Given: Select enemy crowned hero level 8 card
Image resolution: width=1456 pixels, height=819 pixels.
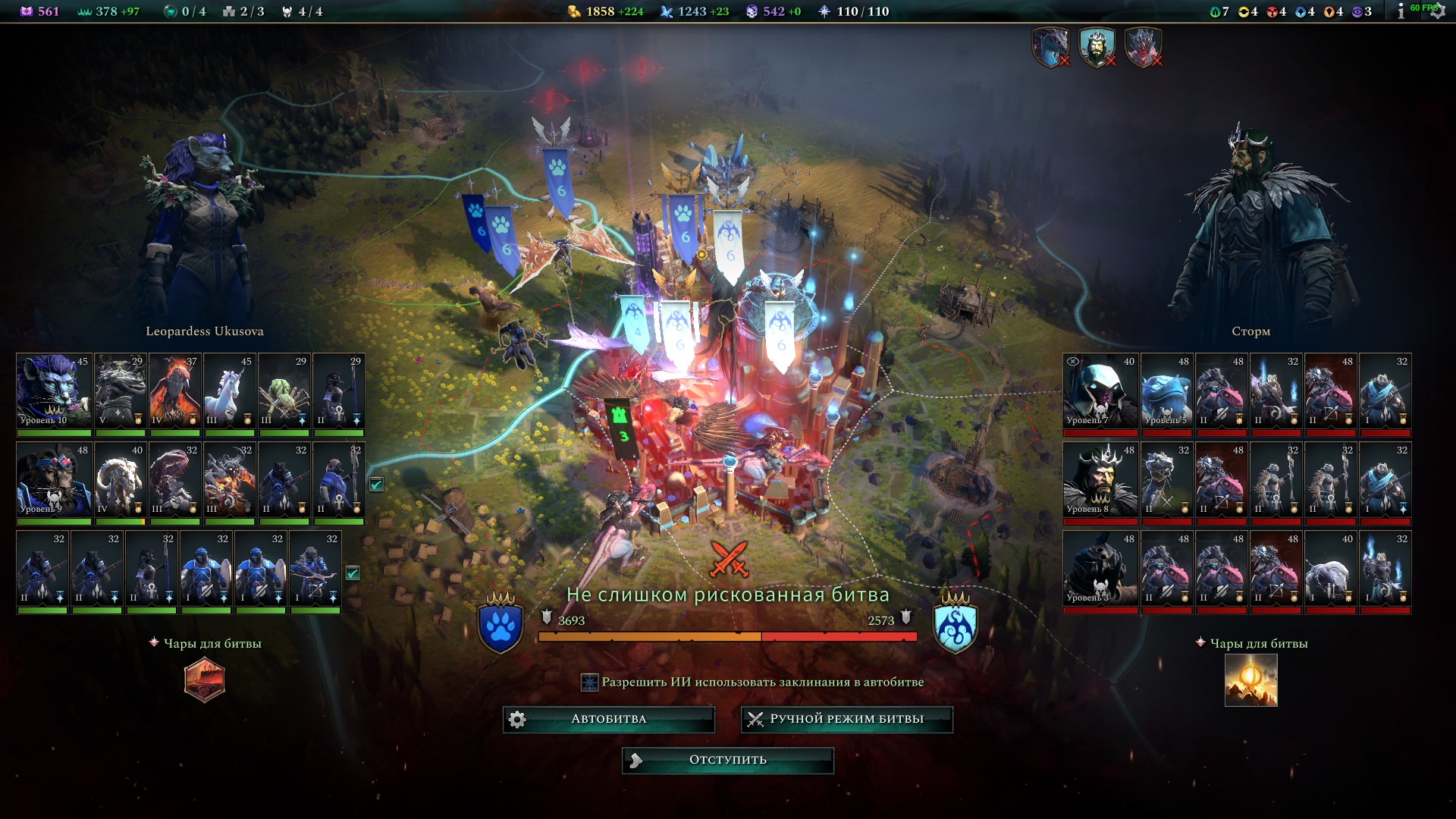Looking at the screenshot, I should pos(1100,480).
